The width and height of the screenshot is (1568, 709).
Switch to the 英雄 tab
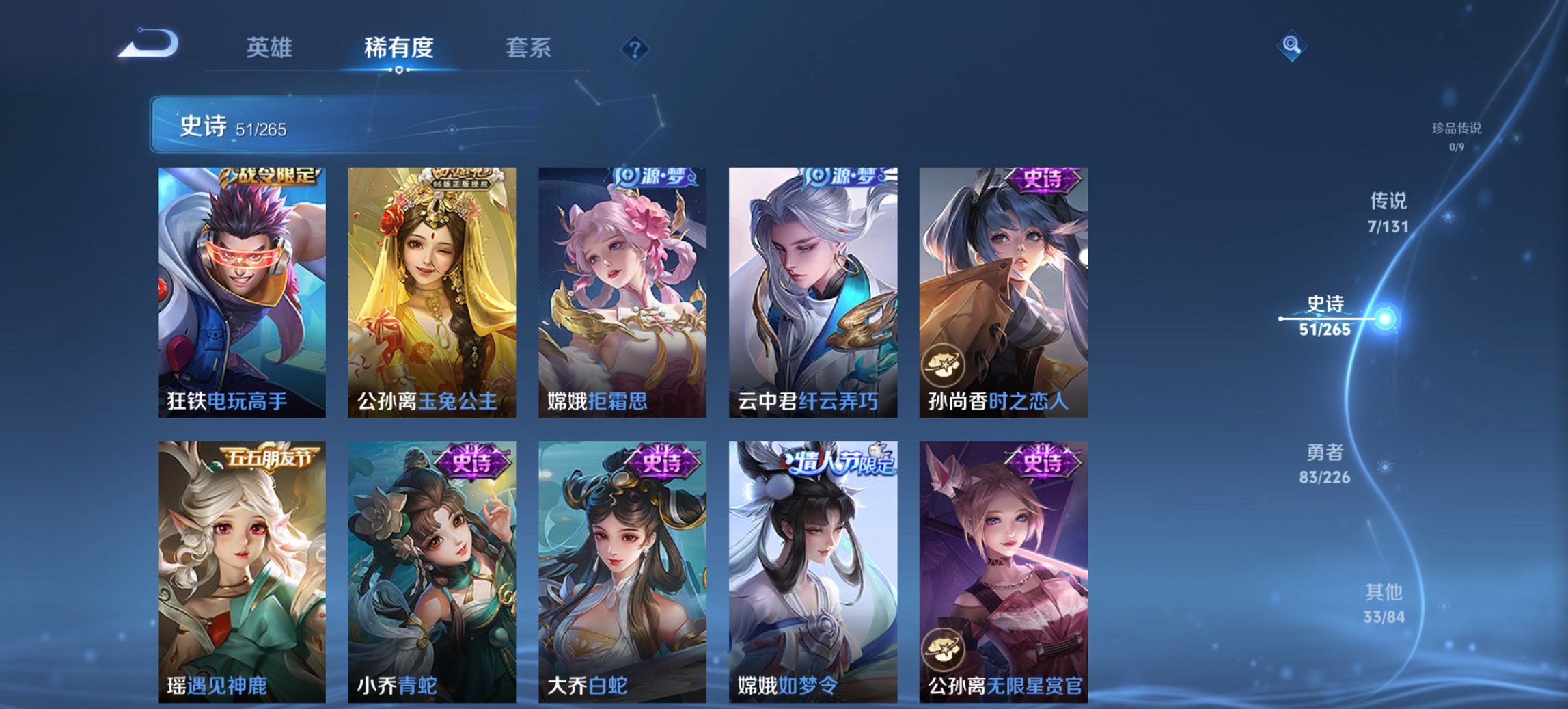[270, 48]
